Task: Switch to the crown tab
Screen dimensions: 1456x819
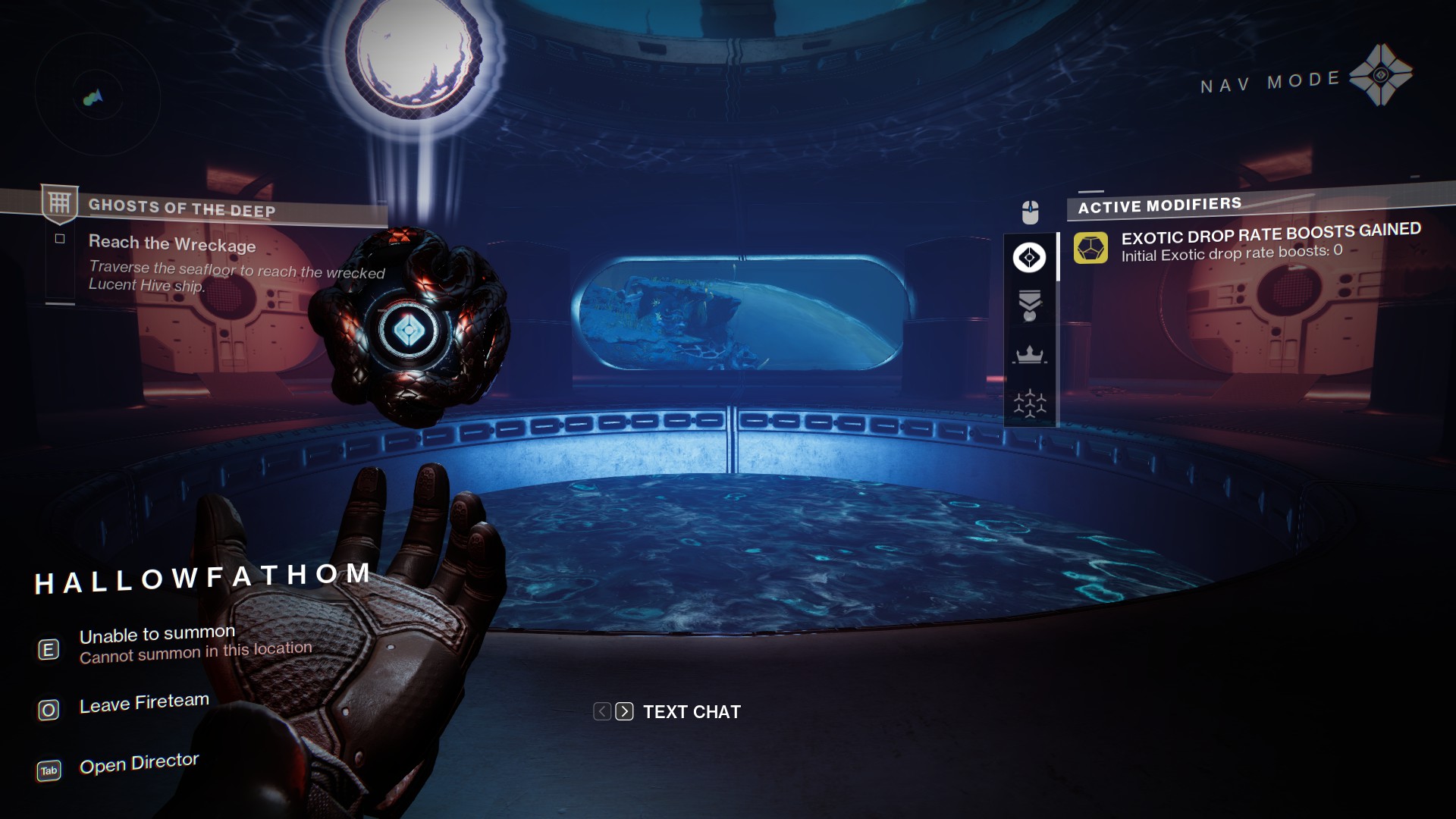Action: (1029, 355)
